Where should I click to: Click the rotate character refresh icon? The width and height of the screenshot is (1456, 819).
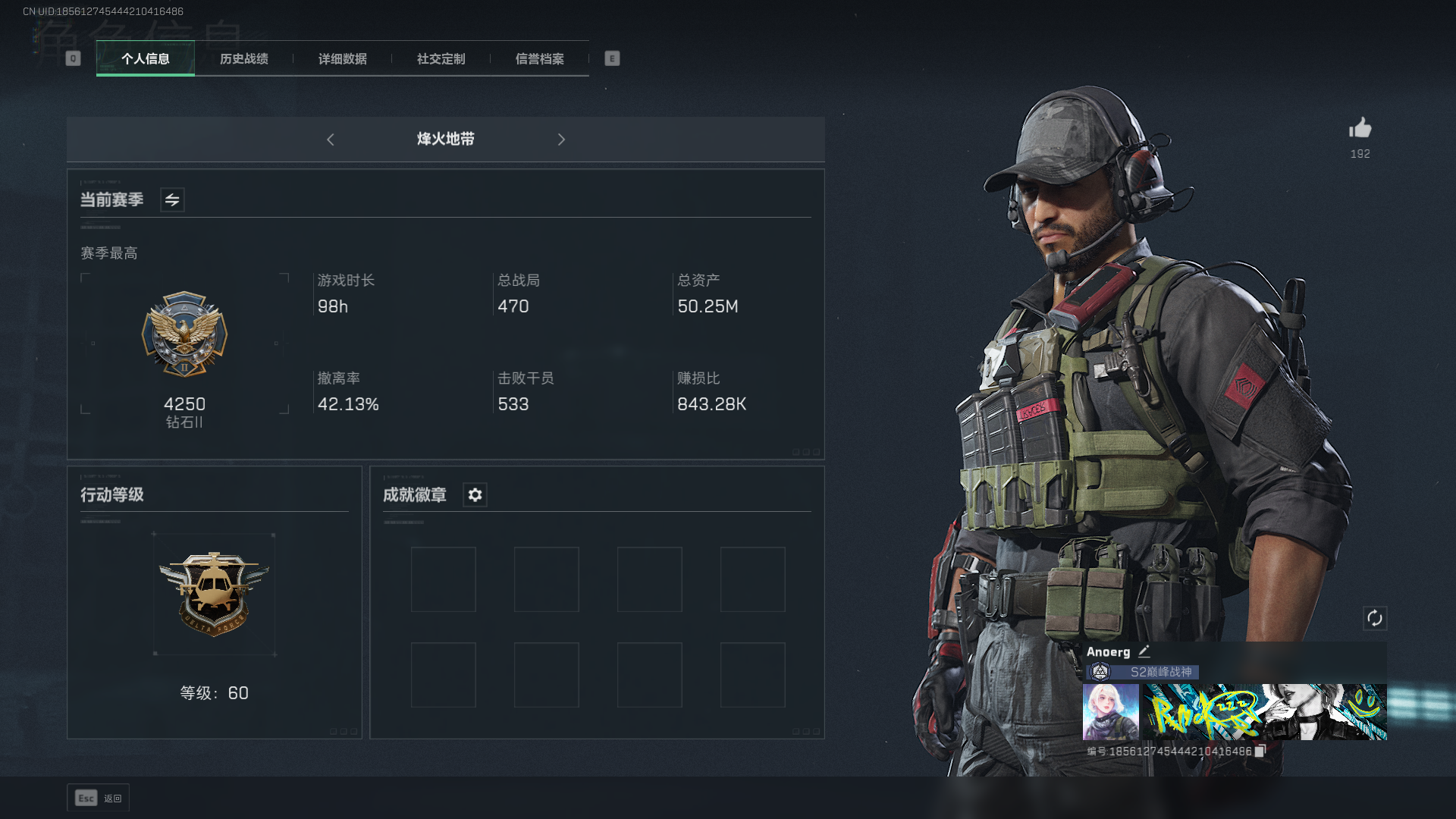1375,618
